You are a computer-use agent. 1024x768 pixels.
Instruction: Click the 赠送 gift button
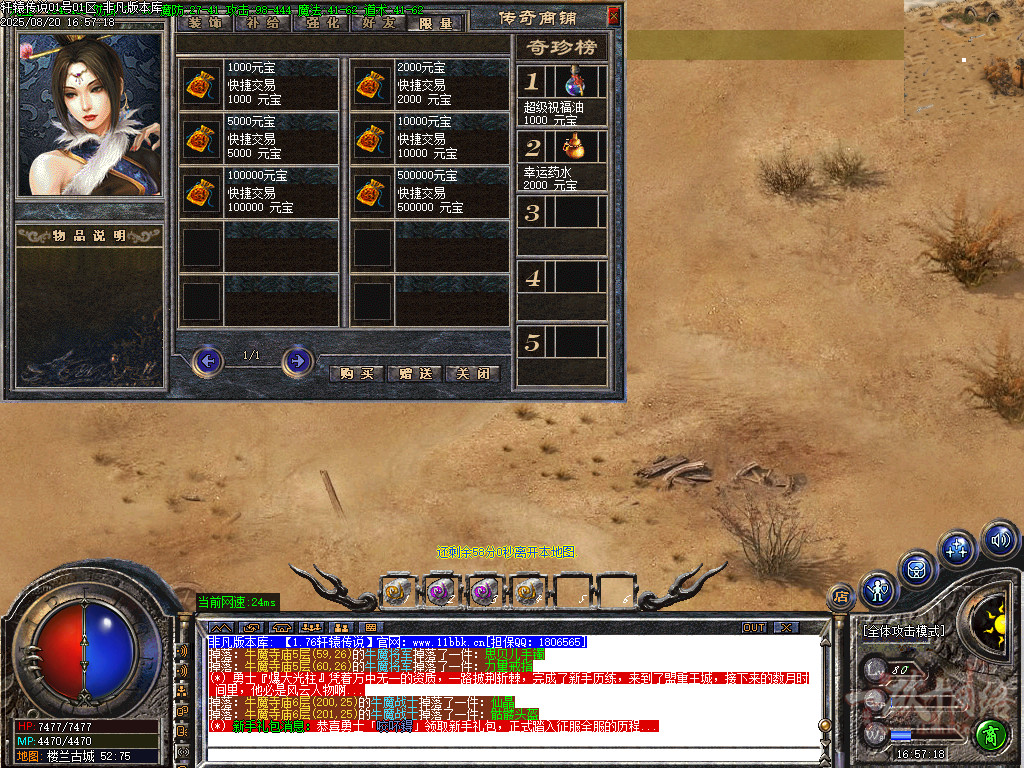tap(414, 373)
